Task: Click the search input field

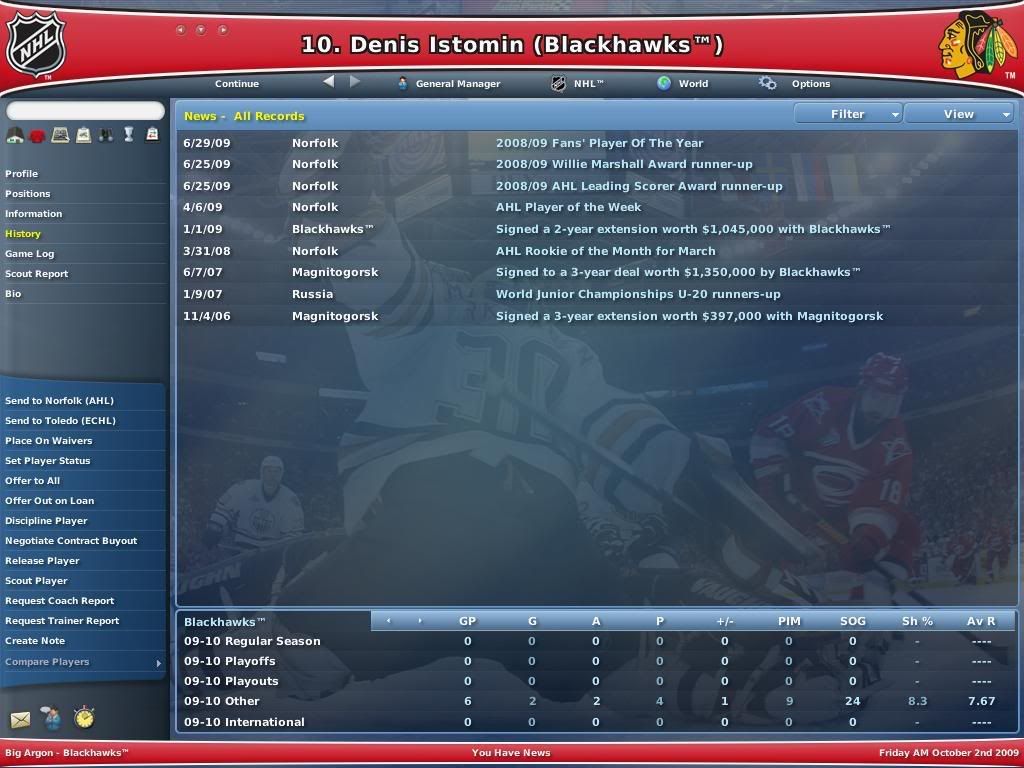Action: point(85,111)
